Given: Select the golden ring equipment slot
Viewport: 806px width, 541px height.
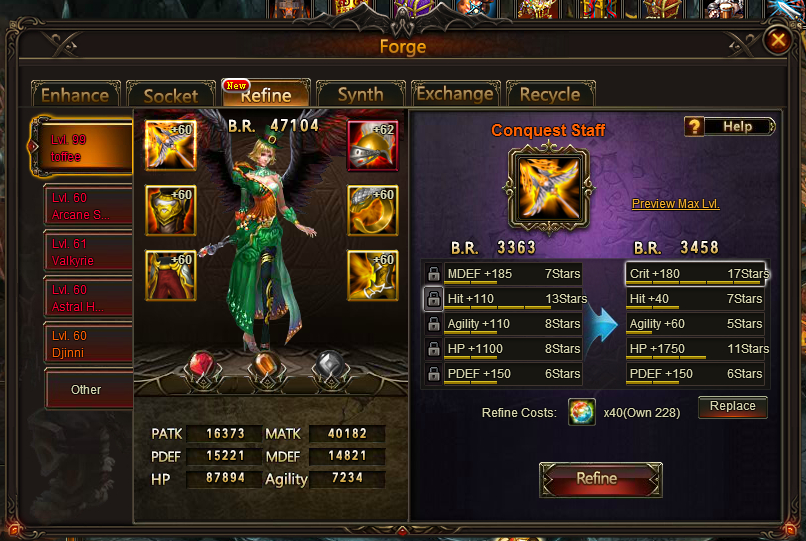Looking at the screenshot, I should (372, 210).
